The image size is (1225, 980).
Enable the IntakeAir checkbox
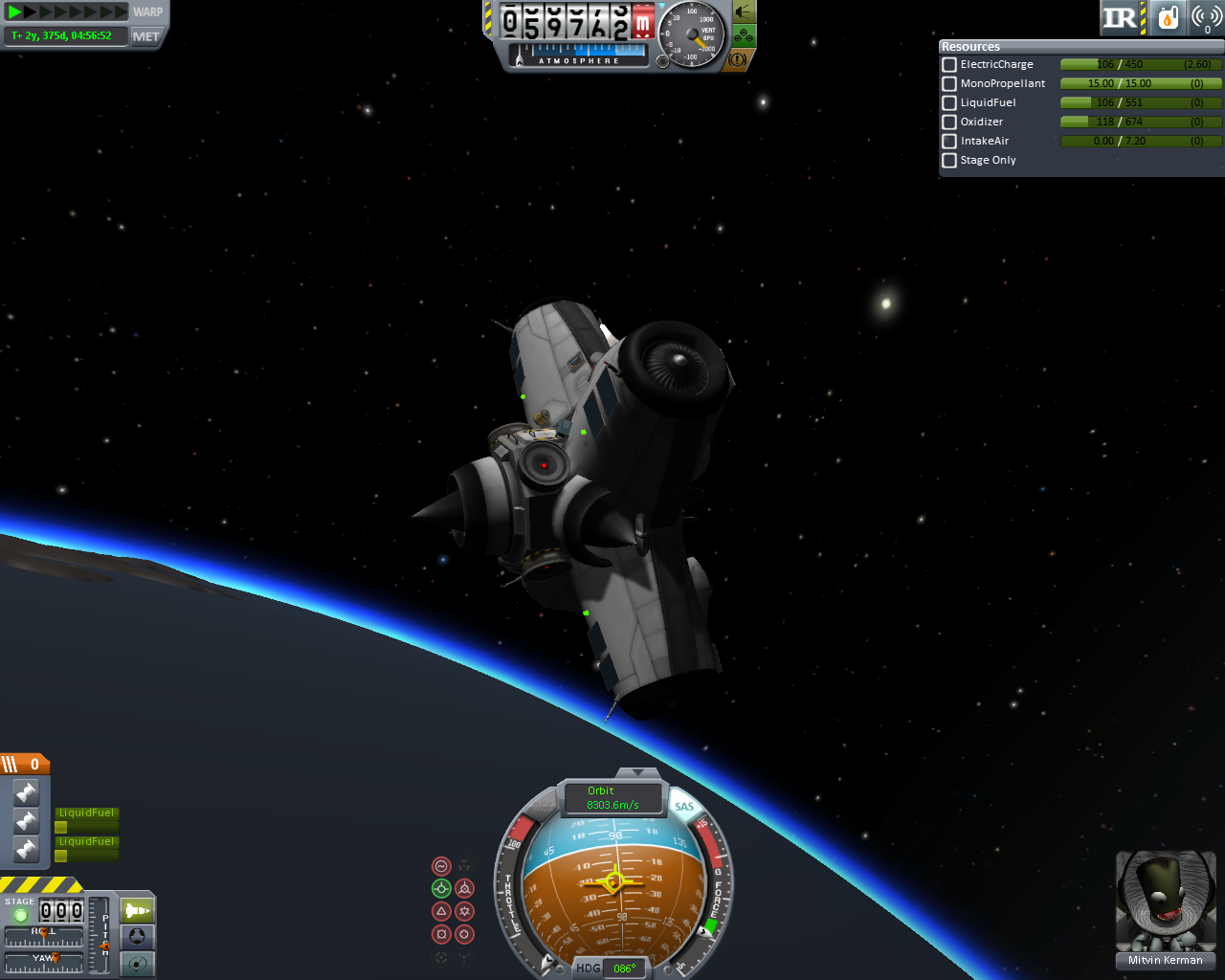949,141
